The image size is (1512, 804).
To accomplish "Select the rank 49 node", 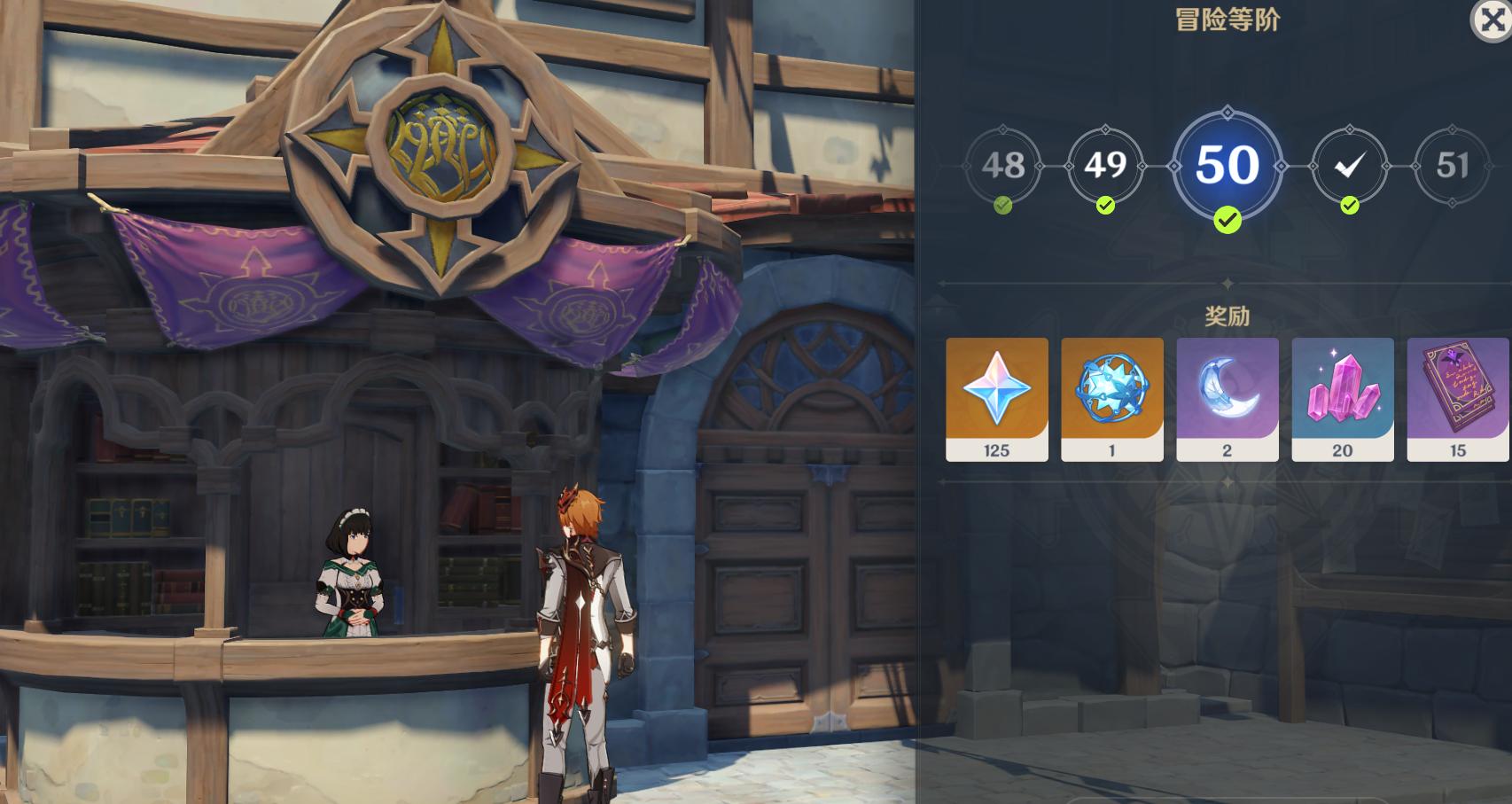I will pos(1104,166).
